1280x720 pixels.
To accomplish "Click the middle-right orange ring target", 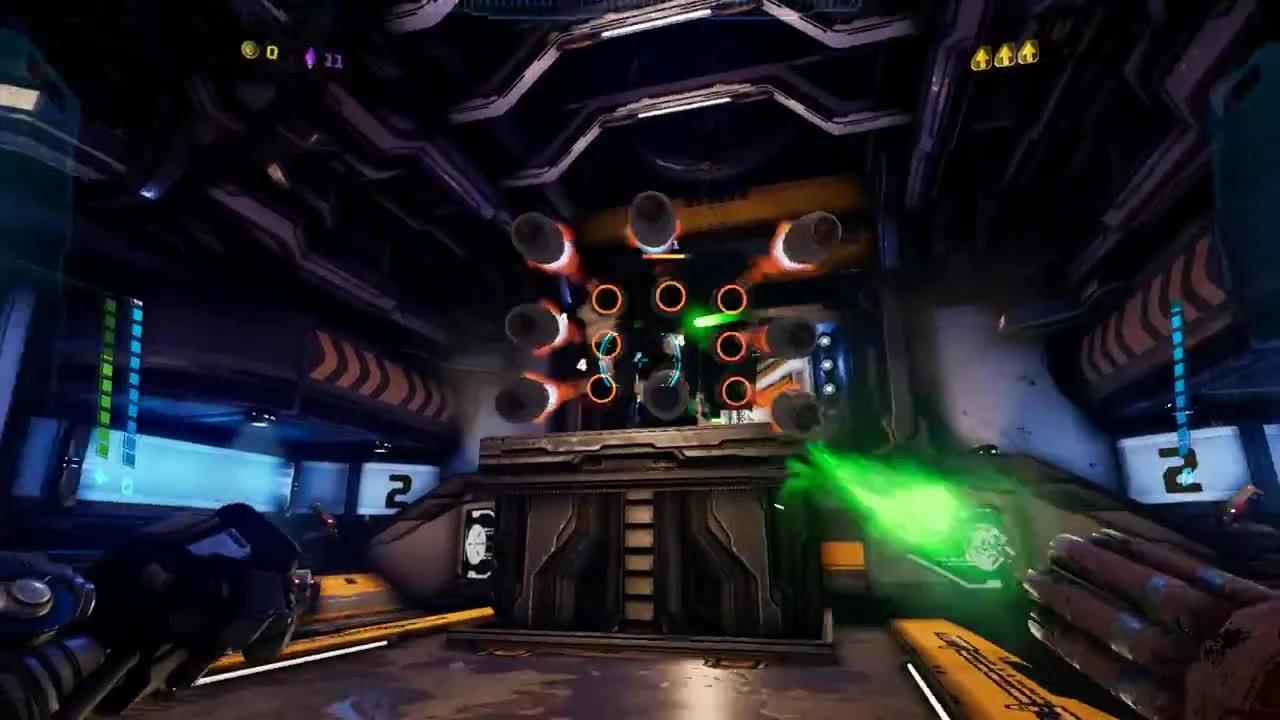I will coord(731,345).
